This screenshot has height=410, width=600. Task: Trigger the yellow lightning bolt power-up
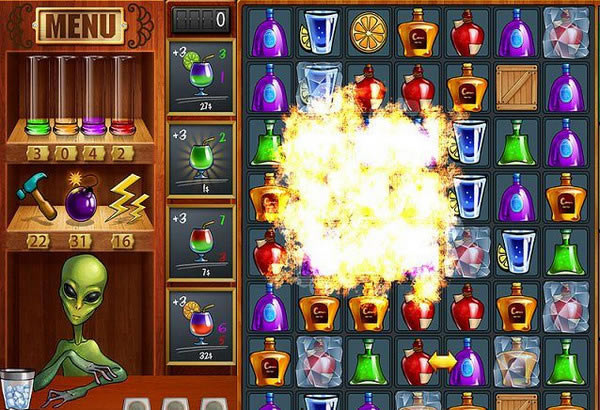pos(126,196)
